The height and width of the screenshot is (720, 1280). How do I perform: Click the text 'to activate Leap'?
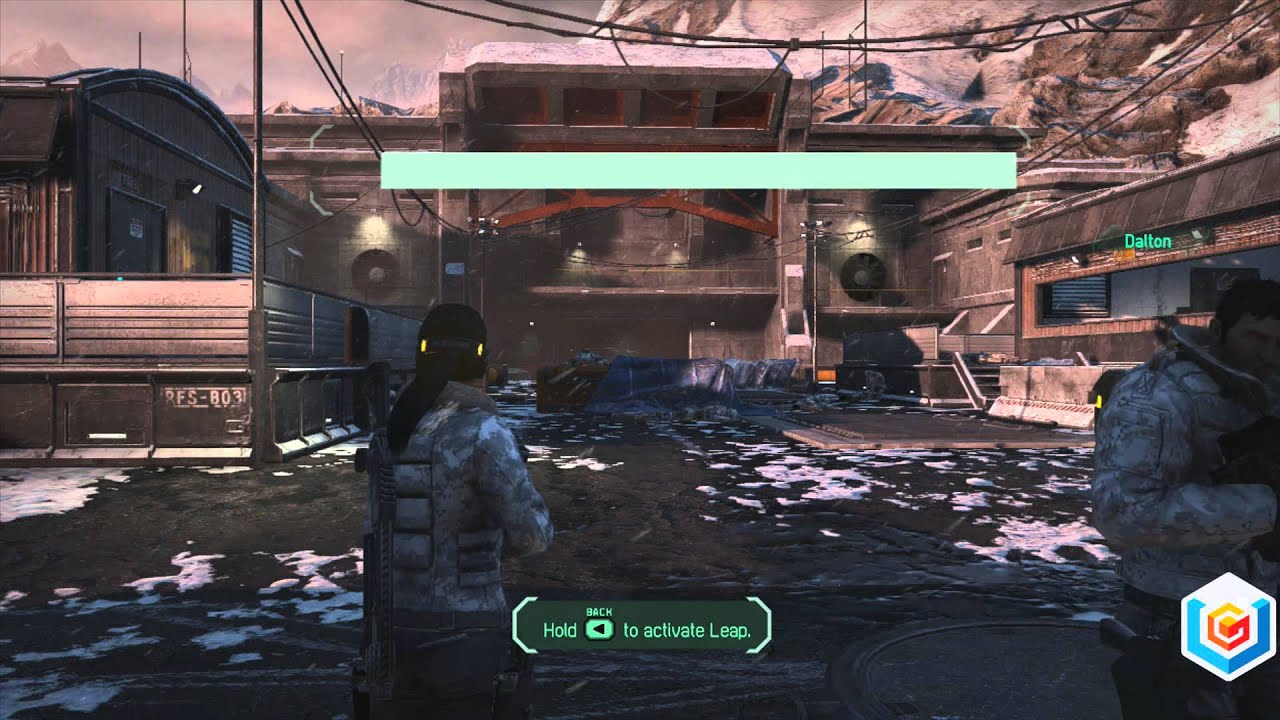click(x=688, y=630)
